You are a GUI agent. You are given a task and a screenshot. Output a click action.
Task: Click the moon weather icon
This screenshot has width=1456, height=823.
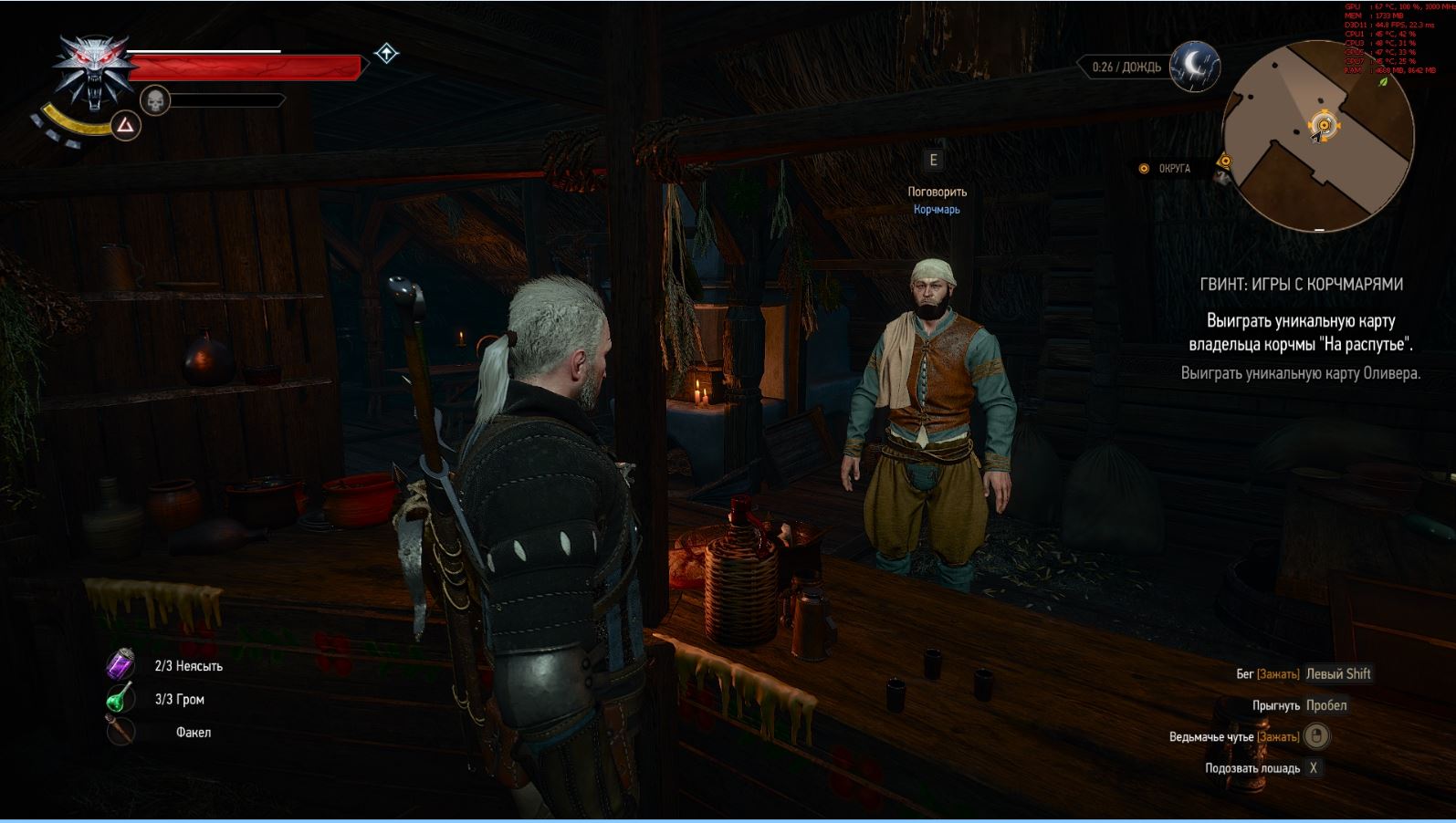point(1195,65)
